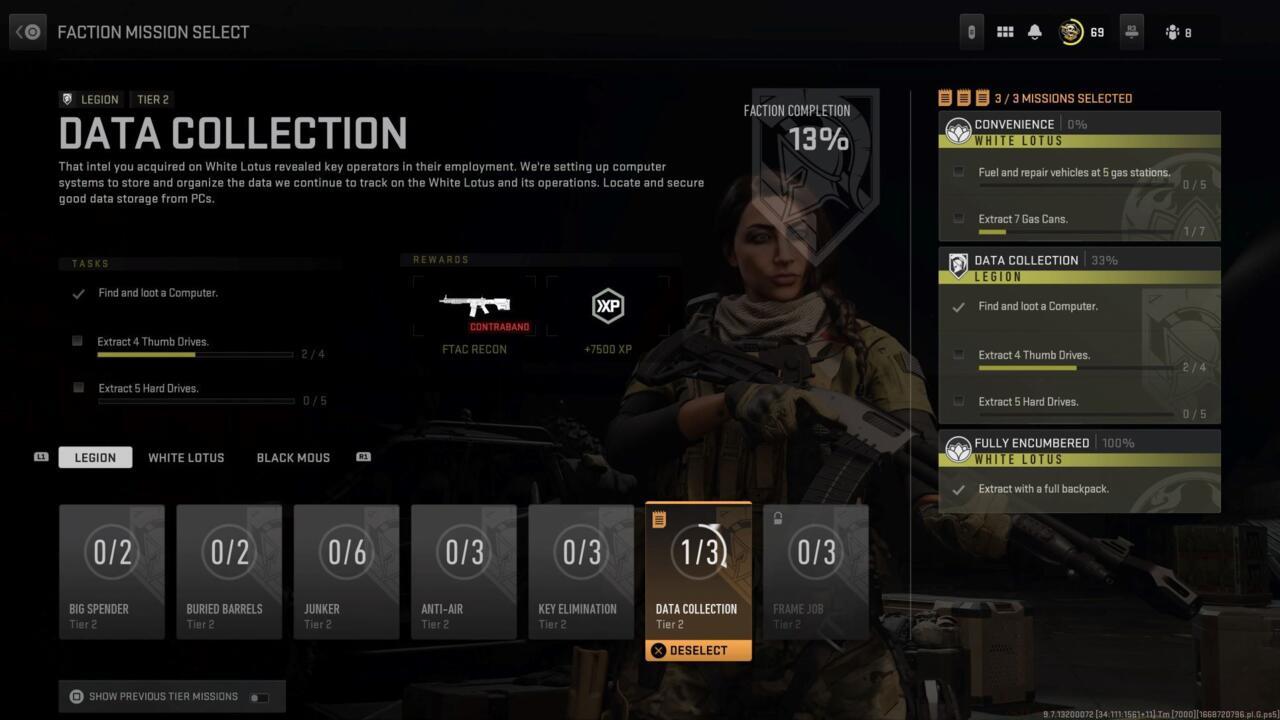The width and height of the screenshot is (1280, 720).
Task: Toggle Show Previous Tier Missions
Action: pos(258,696)
